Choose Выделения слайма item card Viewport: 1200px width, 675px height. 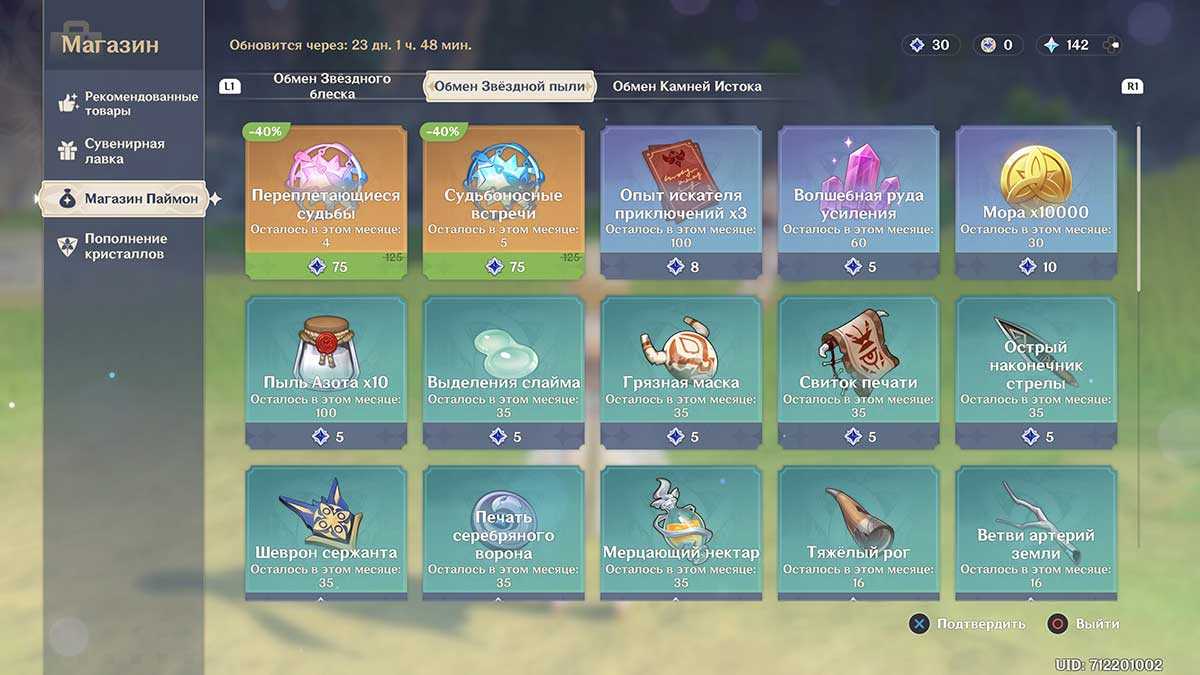[503, 372]
